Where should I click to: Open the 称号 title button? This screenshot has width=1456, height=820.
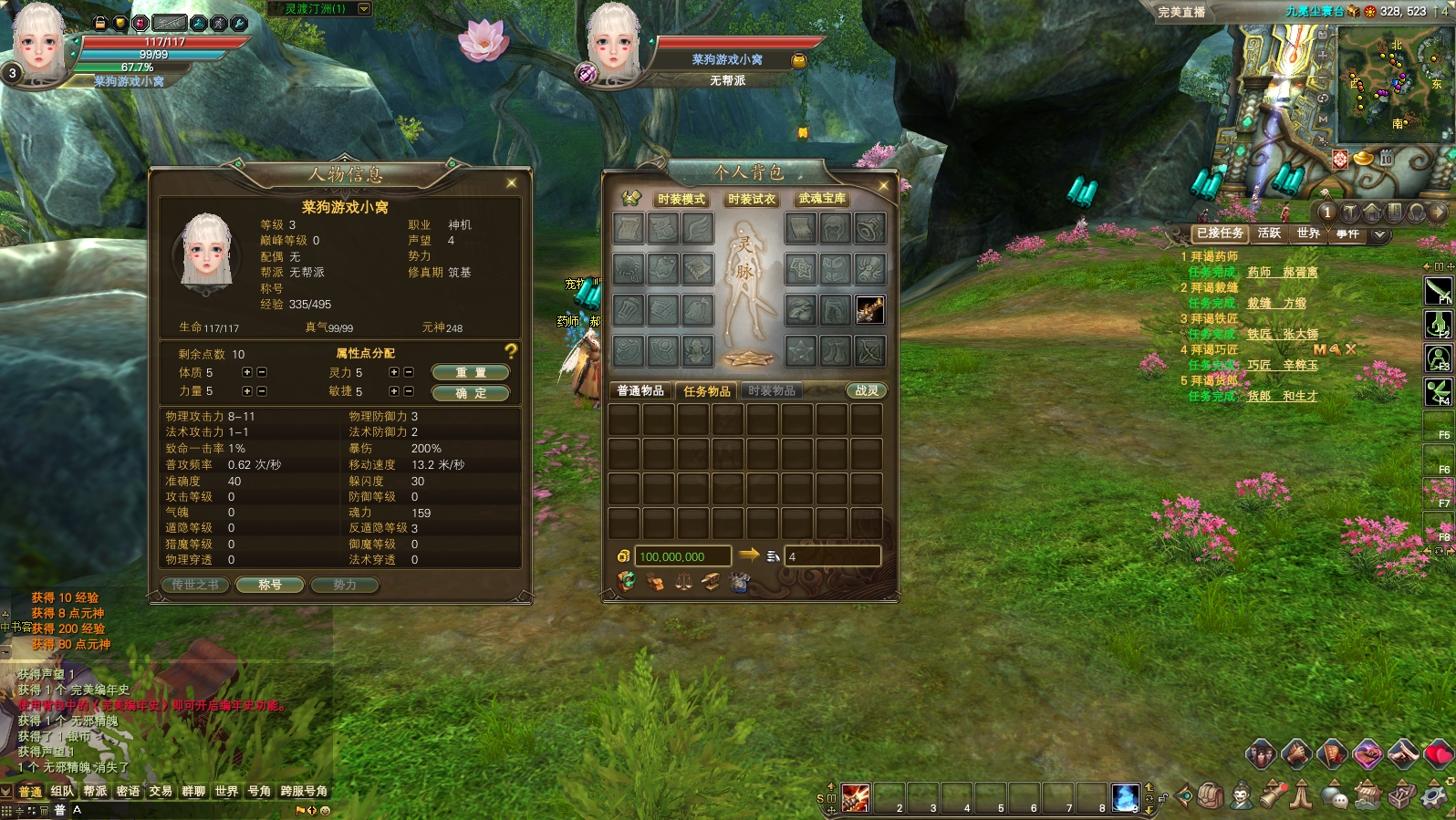(269, 585)
